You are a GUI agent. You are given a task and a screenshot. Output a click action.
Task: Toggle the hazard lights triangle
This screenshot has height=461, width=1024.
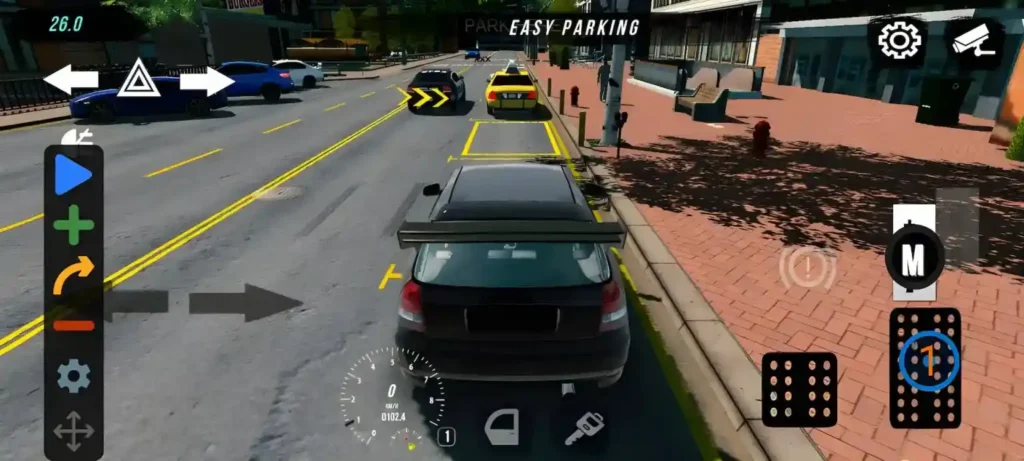click(138, 78)
